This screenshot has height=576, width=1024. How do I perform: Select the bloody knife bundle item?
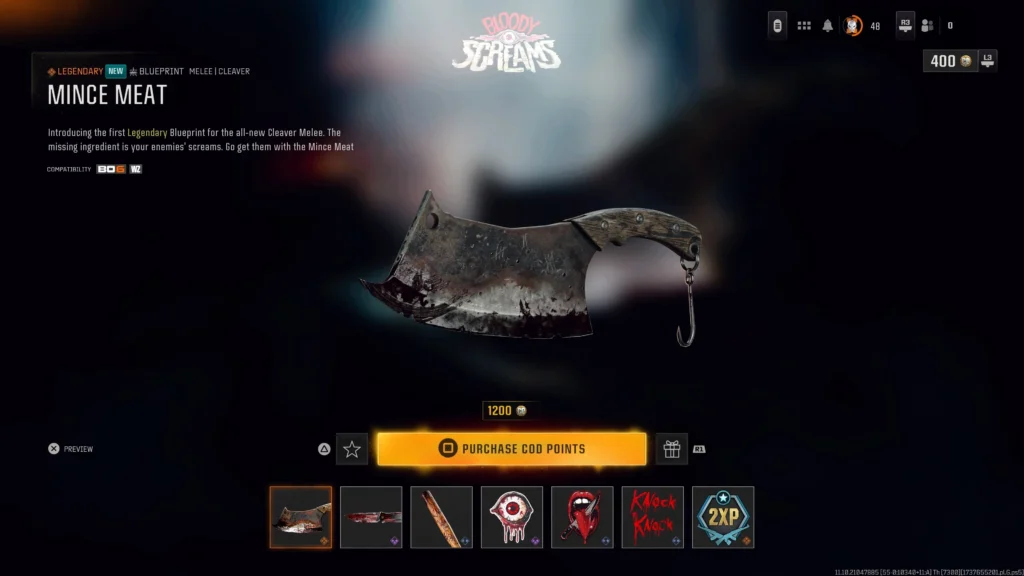pyautogui.click(x=371, y=517)
